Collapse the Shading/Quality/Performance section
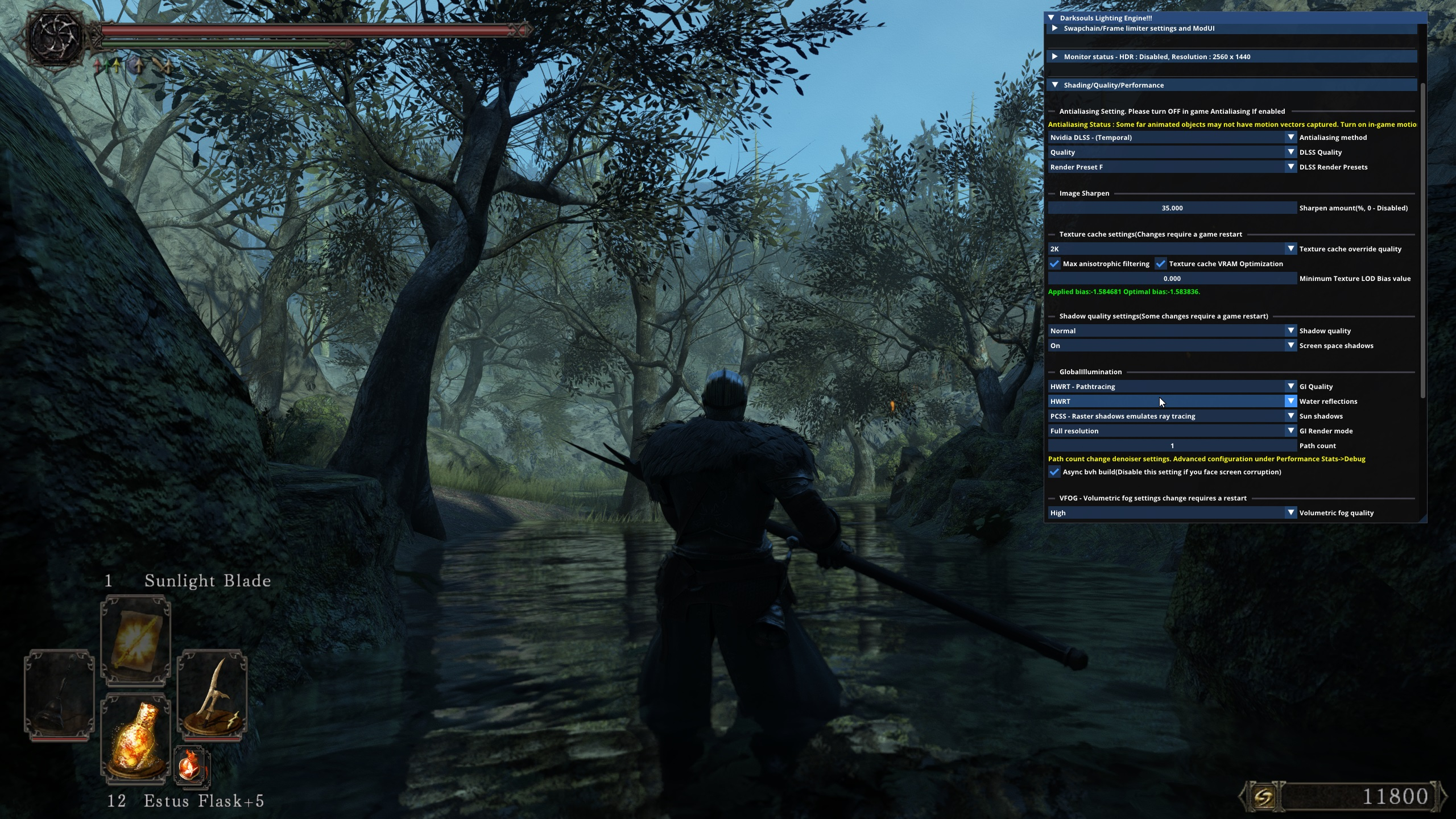This screenshot has width=1456, height=819. coord(1055,85)
